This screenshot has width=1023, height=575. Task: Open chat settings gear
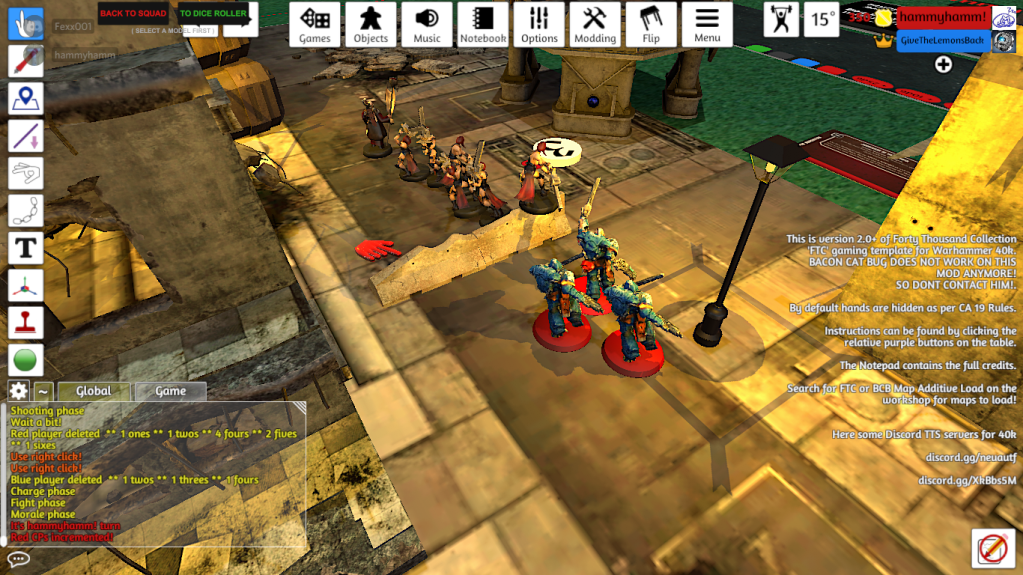(x=18, y=391)
